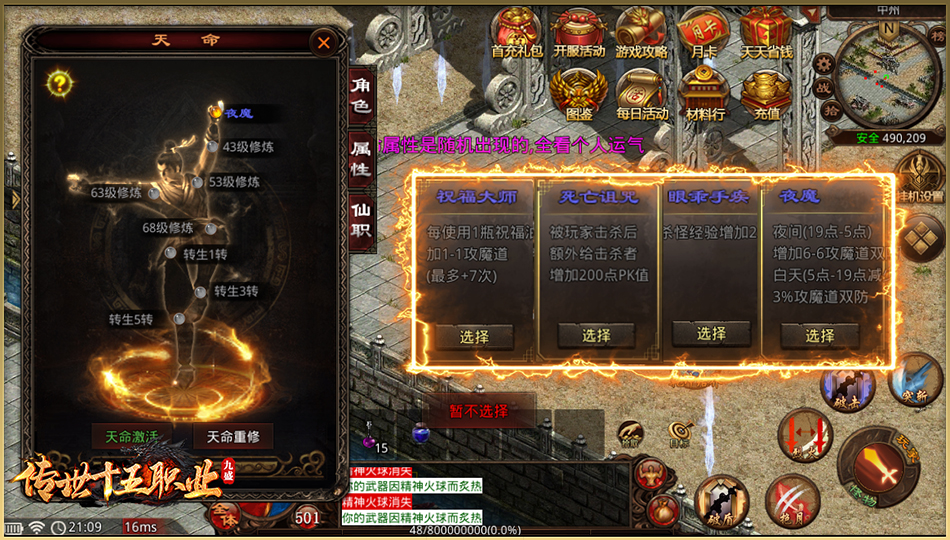The width and height of the screenshot is (950, 540).
Task: Choose 选择 under the 眼乖手疾 card
Action: tap(711, 334)
